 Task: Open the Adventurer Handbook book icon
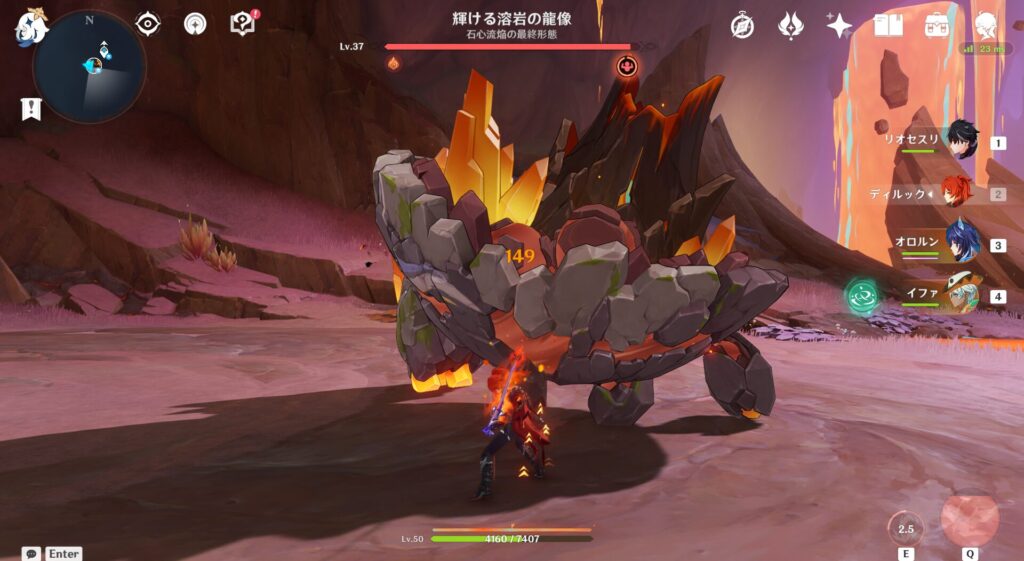point(888,26)
